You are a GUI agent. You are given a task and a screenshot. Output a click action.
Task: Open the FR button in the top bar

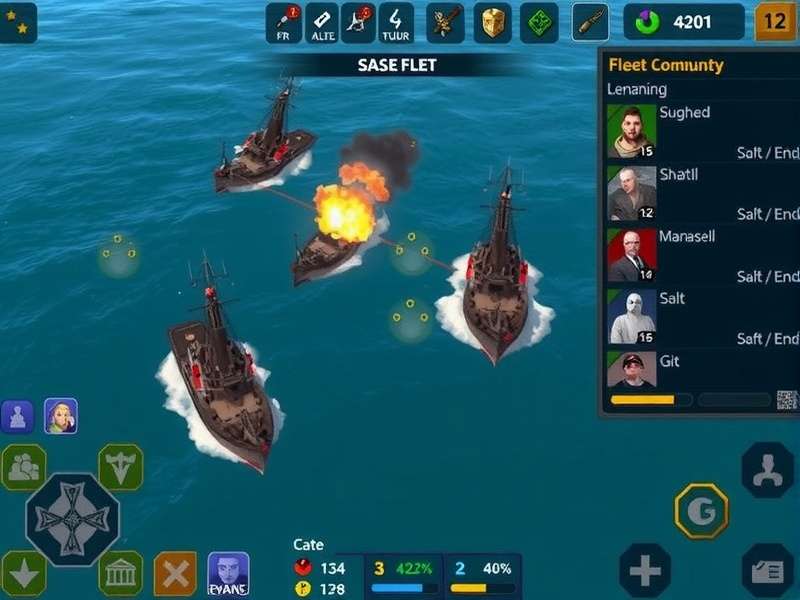(x=284, y=23)
